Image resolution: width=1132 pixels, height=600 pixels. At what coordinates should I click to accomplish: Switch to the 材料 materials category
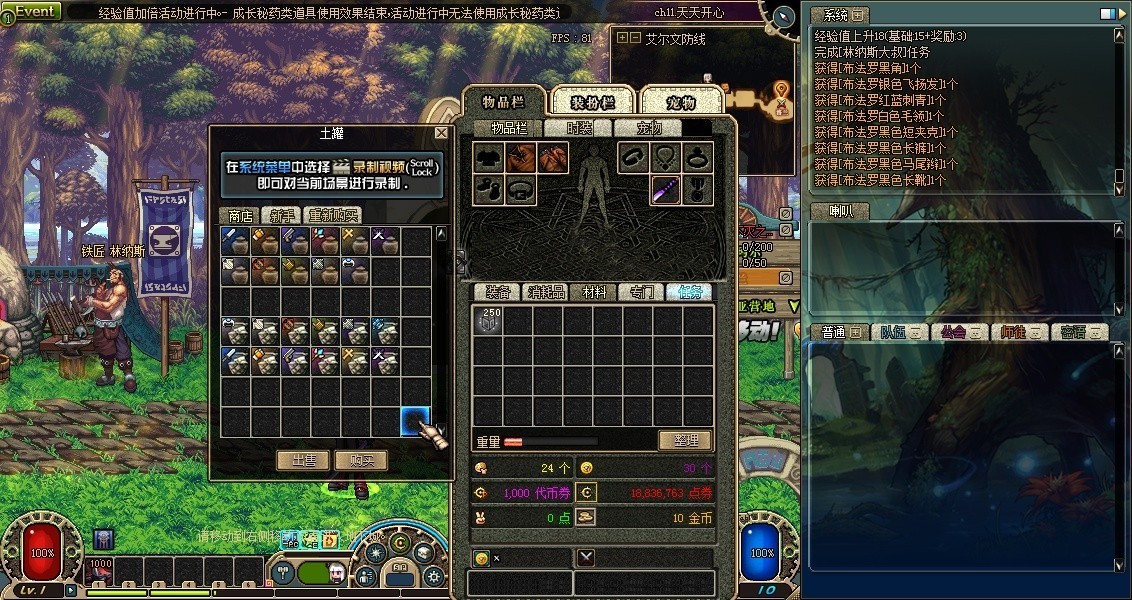[x=594, y=292]
